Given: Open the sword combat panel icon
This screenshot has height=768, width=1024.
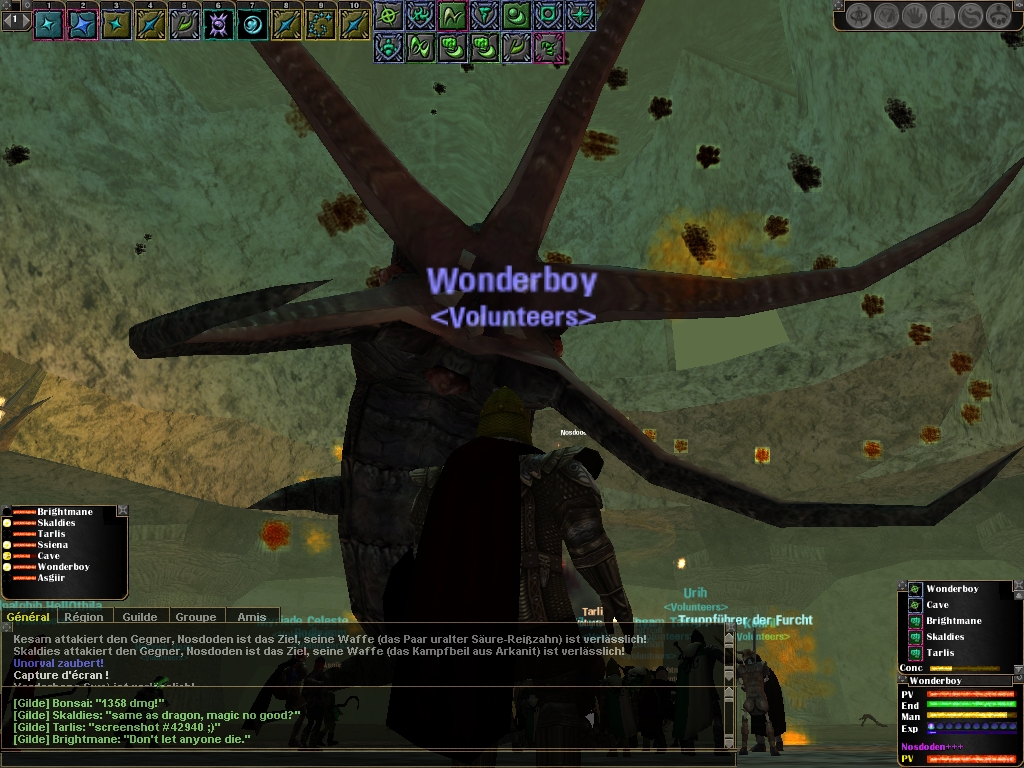Looking at the screenshot, I should [943, 16].
